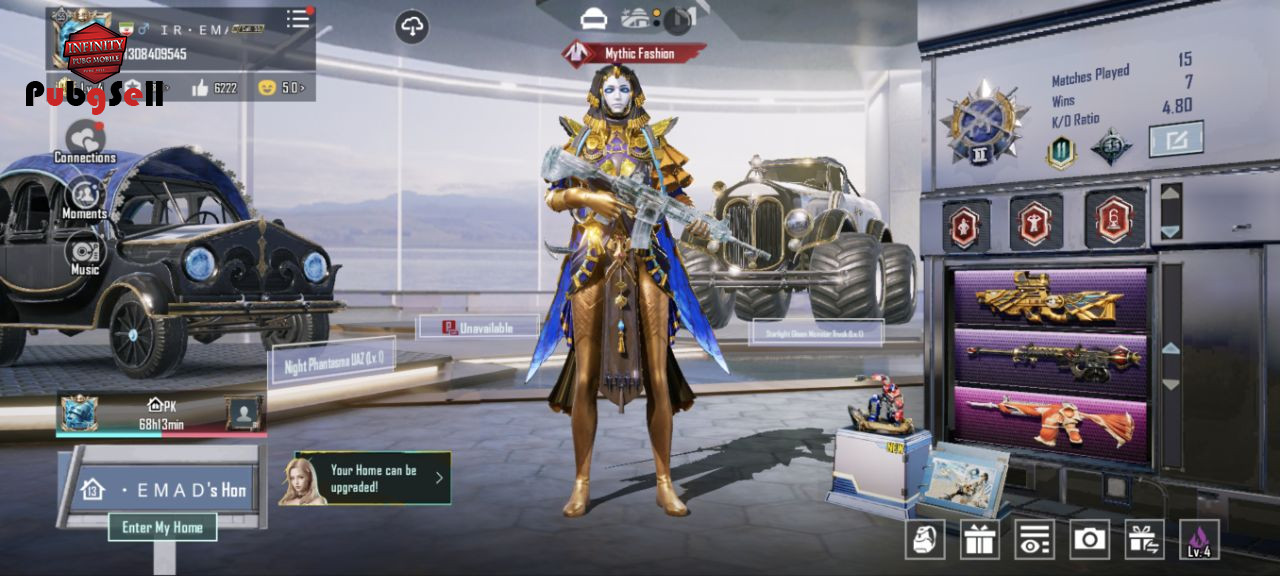Open the gift box icon
Screen dimensions: 1280x576
point(980,540)
